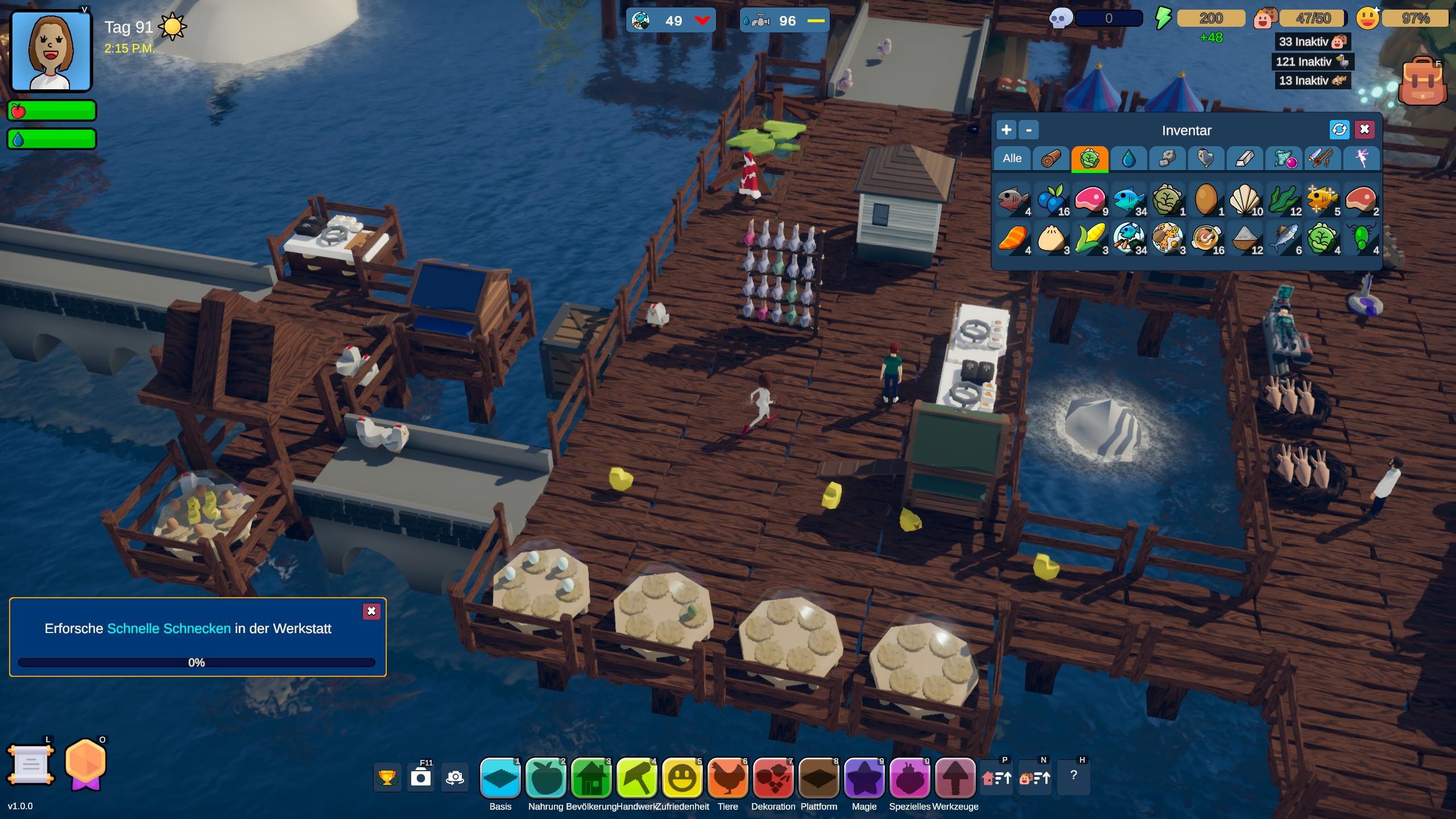Refresh the inventory with the blue arrows button
The height and width of the screenshot is (819, 1456).
pos(1339,130)
